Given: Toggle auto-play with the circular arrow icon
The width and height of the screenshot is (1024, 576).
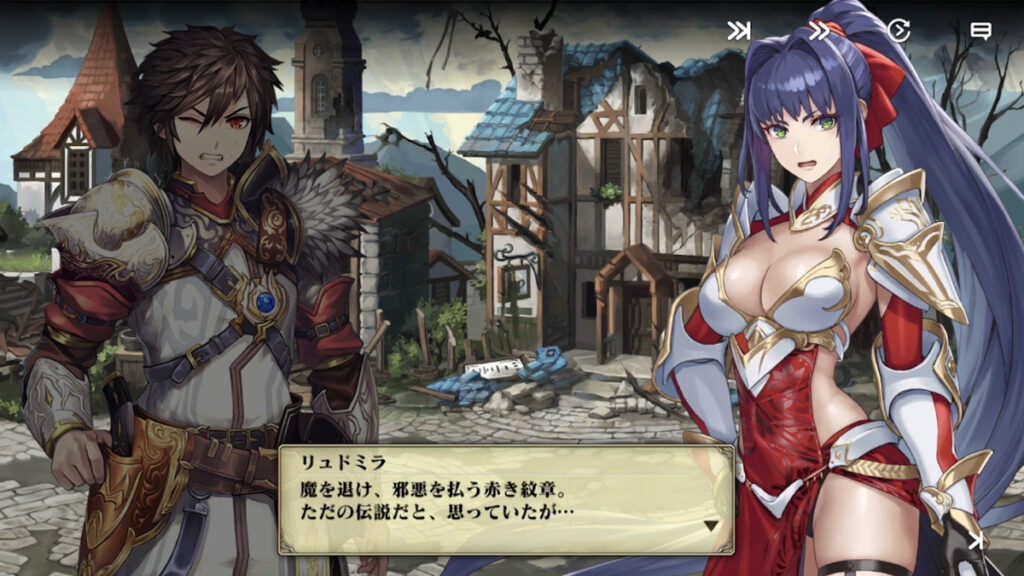Looking at the screenshot, I should 899,31.
